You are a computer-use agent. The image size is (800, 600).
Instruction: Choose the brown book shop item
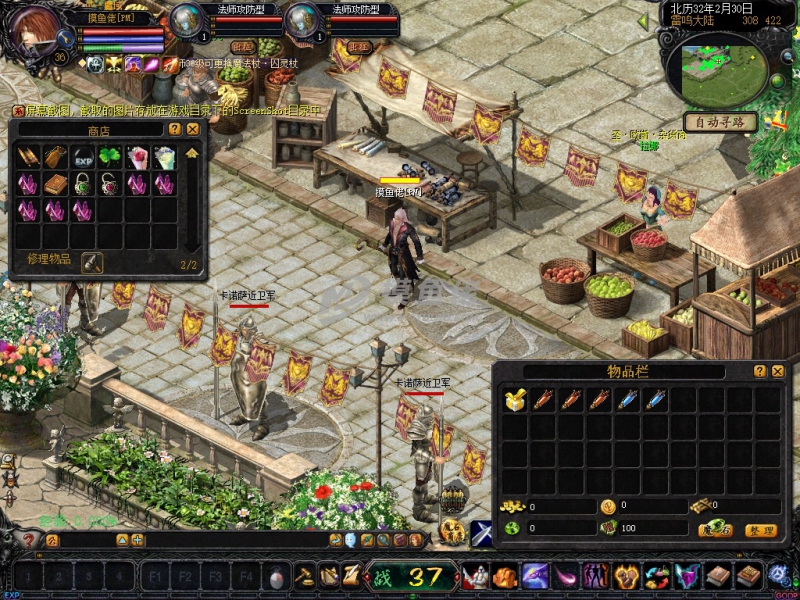tap(55, 184)
